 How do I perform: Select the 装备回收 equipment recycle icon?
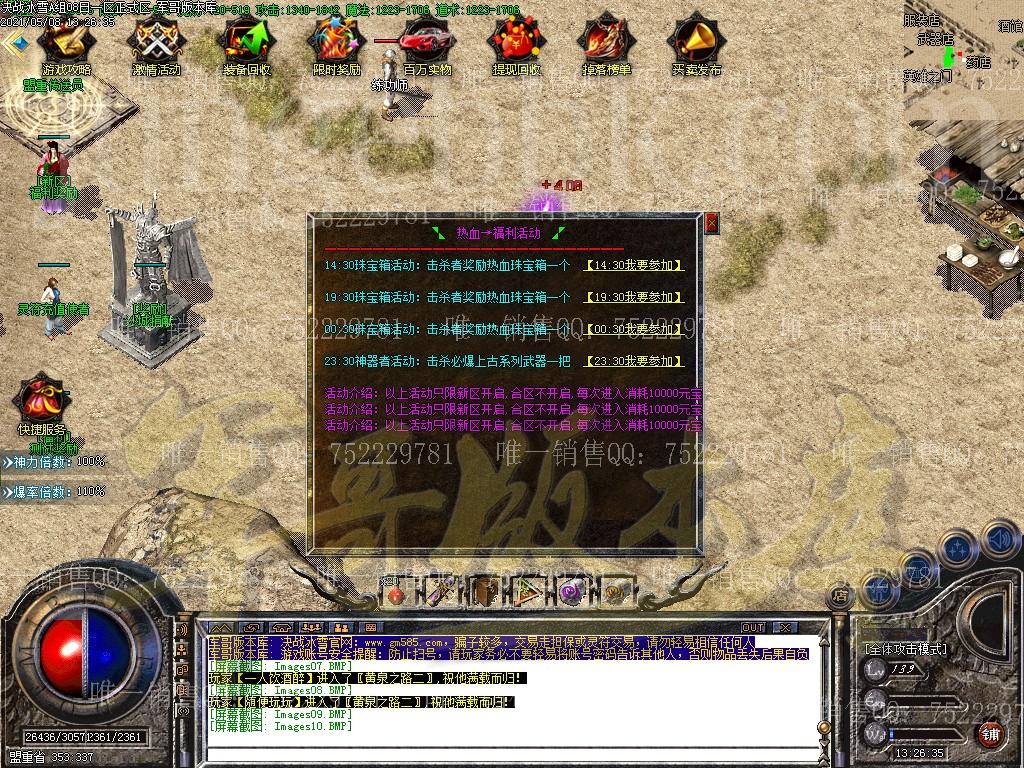point(246,44)
